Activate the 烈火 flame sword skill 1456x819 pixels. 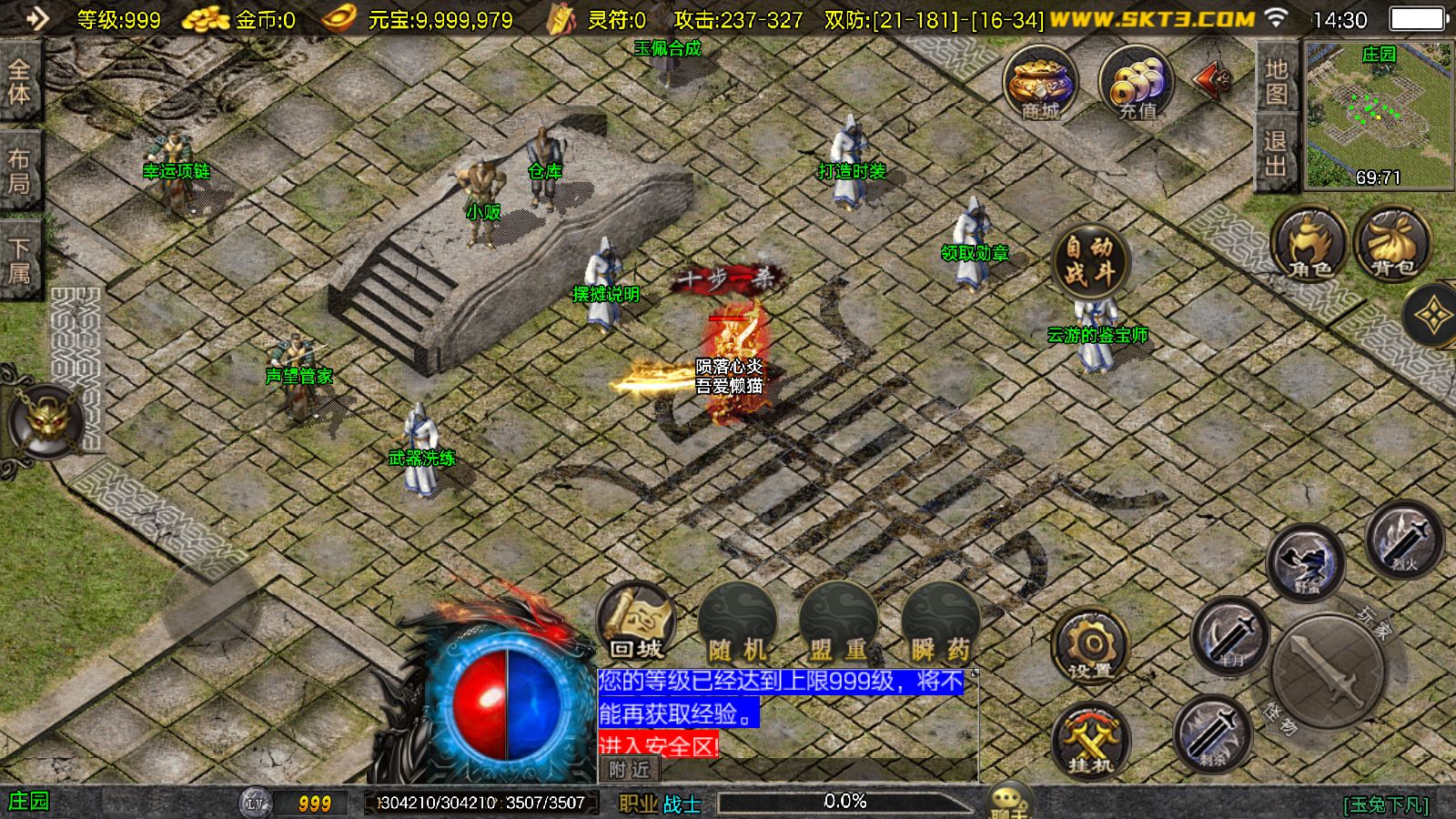point(1404,539)
